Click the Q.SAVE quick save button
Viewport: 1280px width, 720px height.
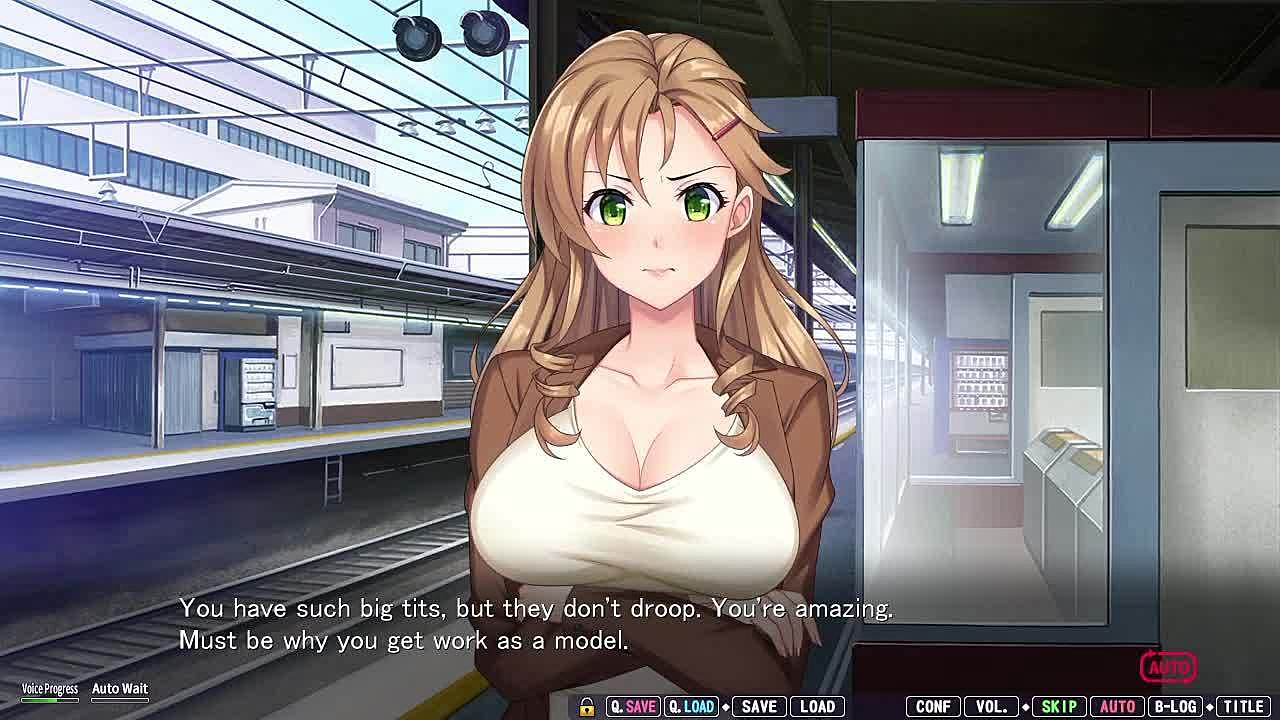(x=632, y=706)
